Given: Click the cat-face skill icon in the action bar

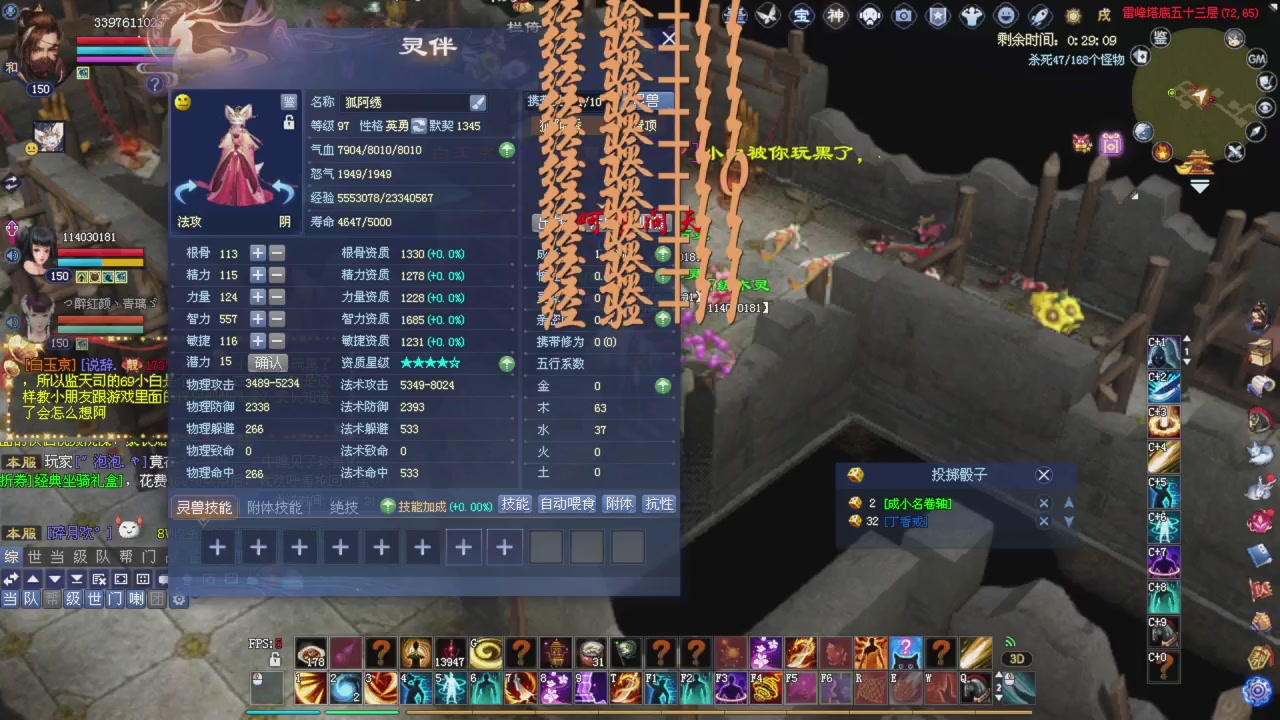Looking at the screenshot, I should 905,654.
